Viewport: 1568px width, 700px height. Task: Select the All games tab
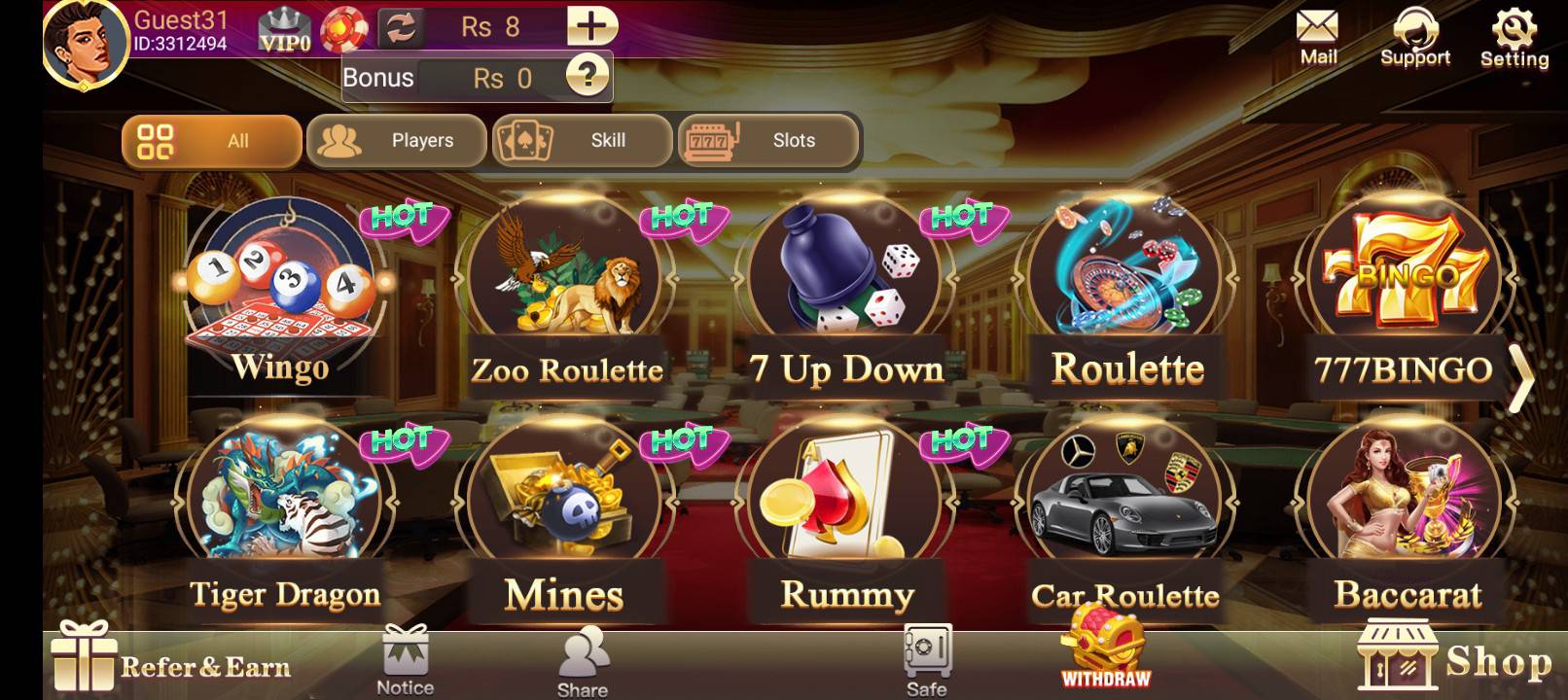pyautogui.click(x=212, y=141)
